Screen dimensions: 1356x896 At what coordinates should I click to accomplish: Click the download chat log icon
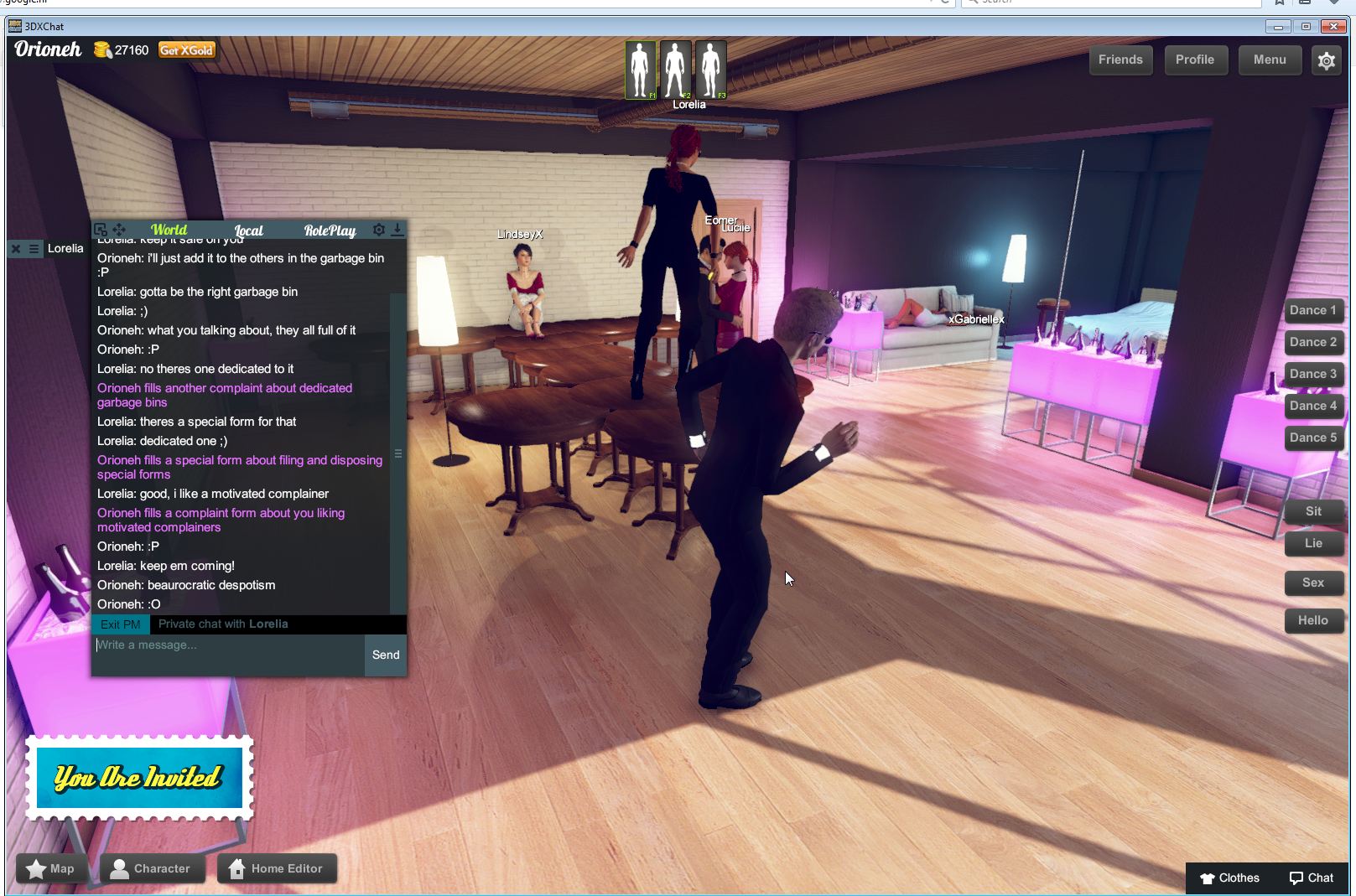tap(397, 230)
